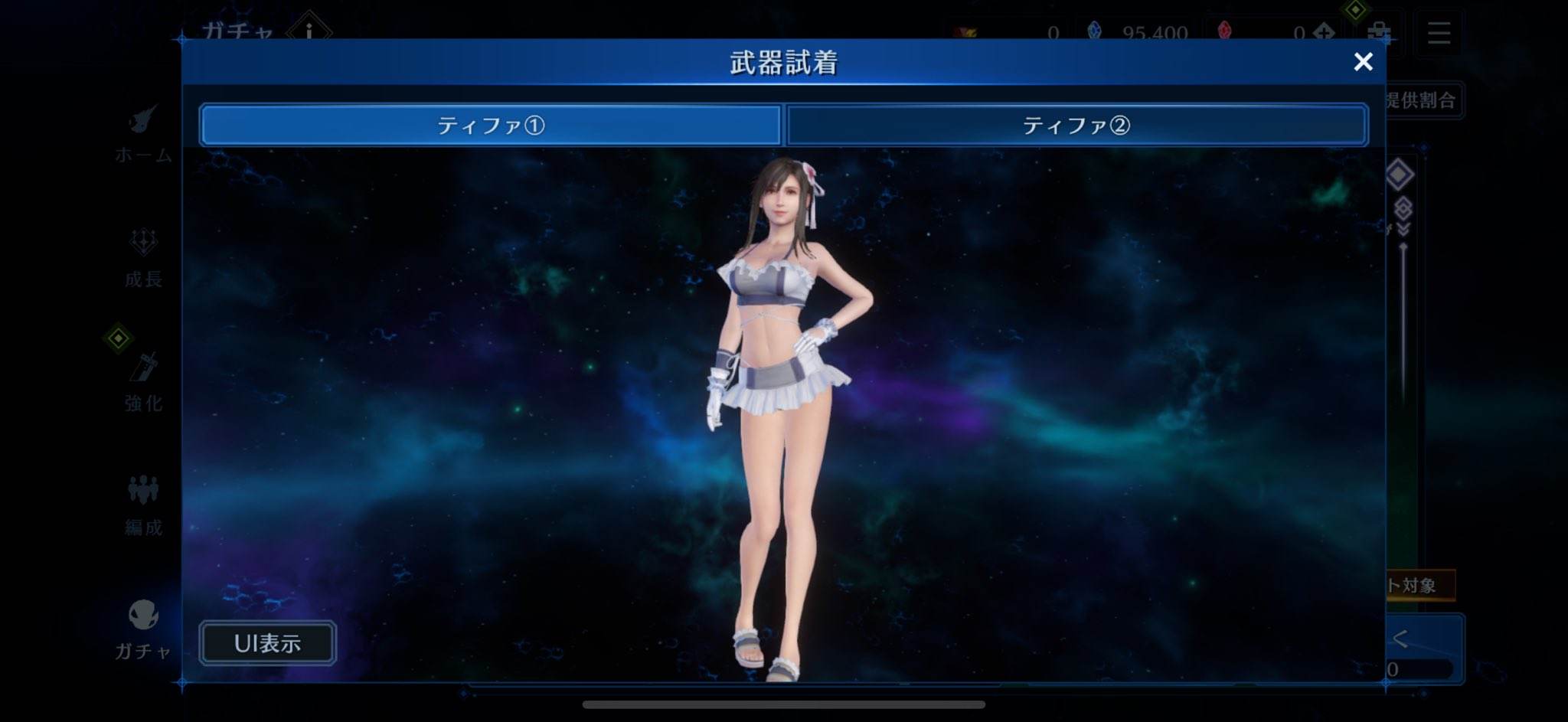Select the ティファ② tab
The image size is (1568, 722).
pyautogui.click(x=1076, y=125)
